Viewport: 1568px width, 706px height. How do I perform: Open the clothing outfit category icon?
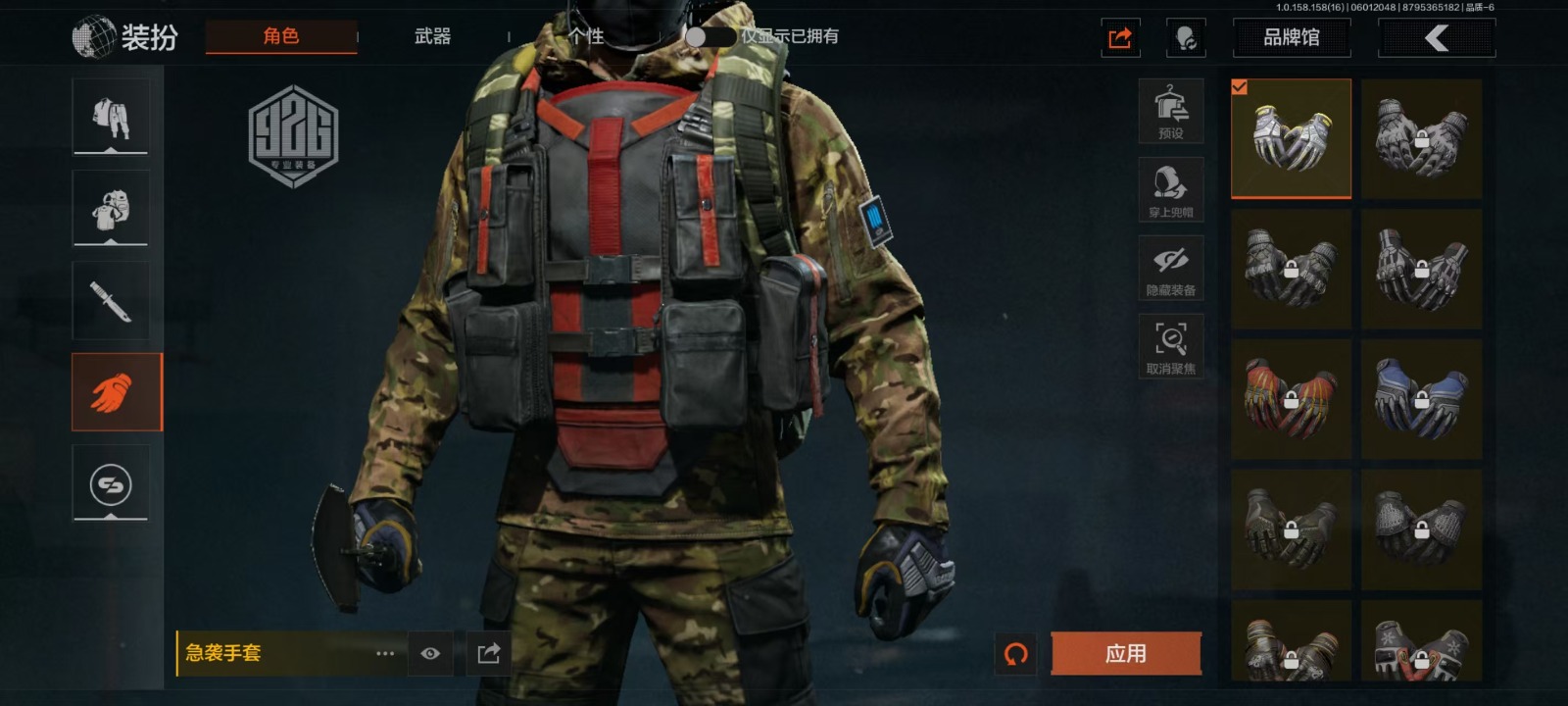pyautogui.click(x=111, y=118)
